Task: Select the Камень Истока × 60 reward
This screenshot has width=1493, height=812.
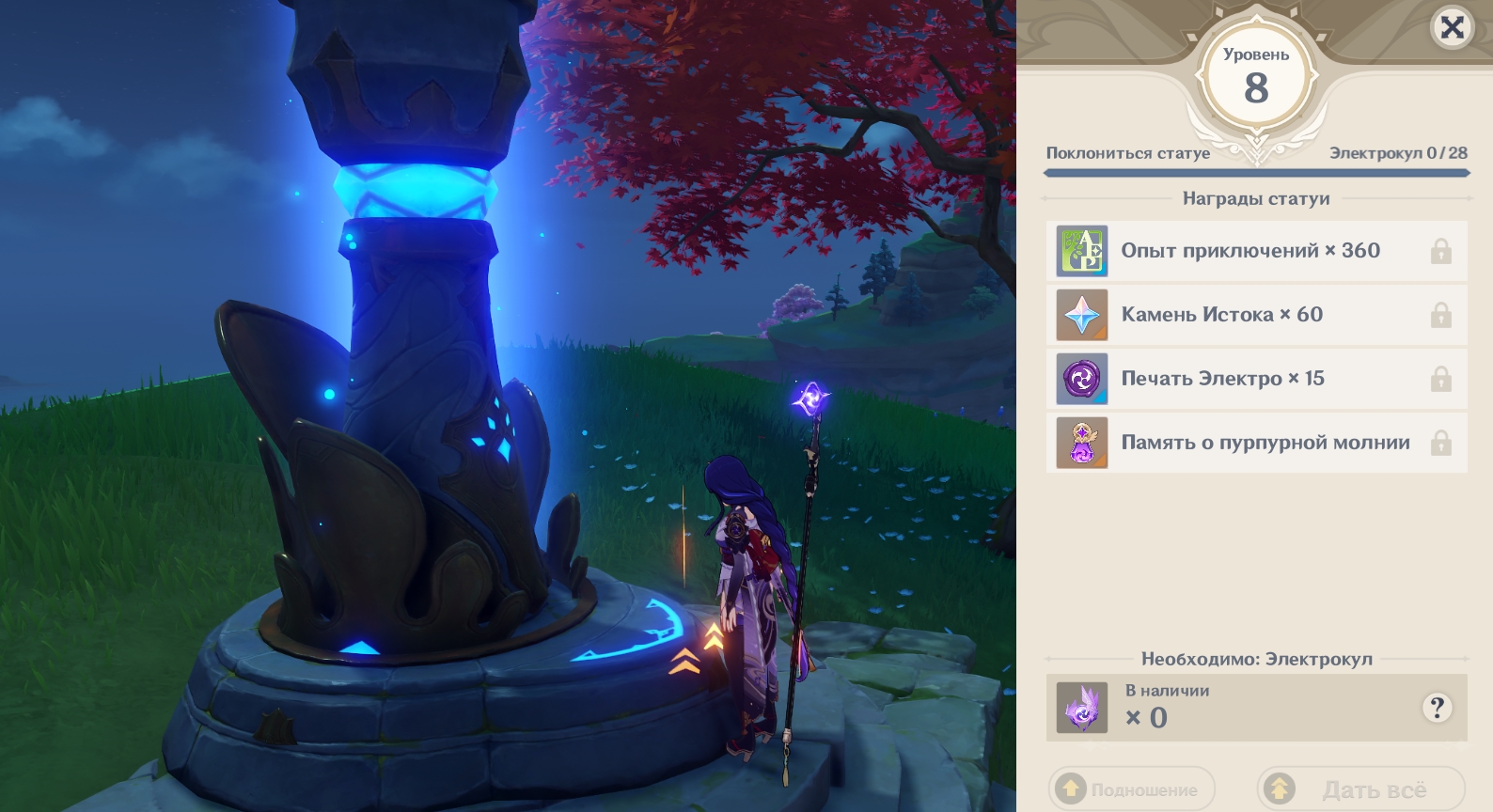Action: click(x=1256, y=315)
